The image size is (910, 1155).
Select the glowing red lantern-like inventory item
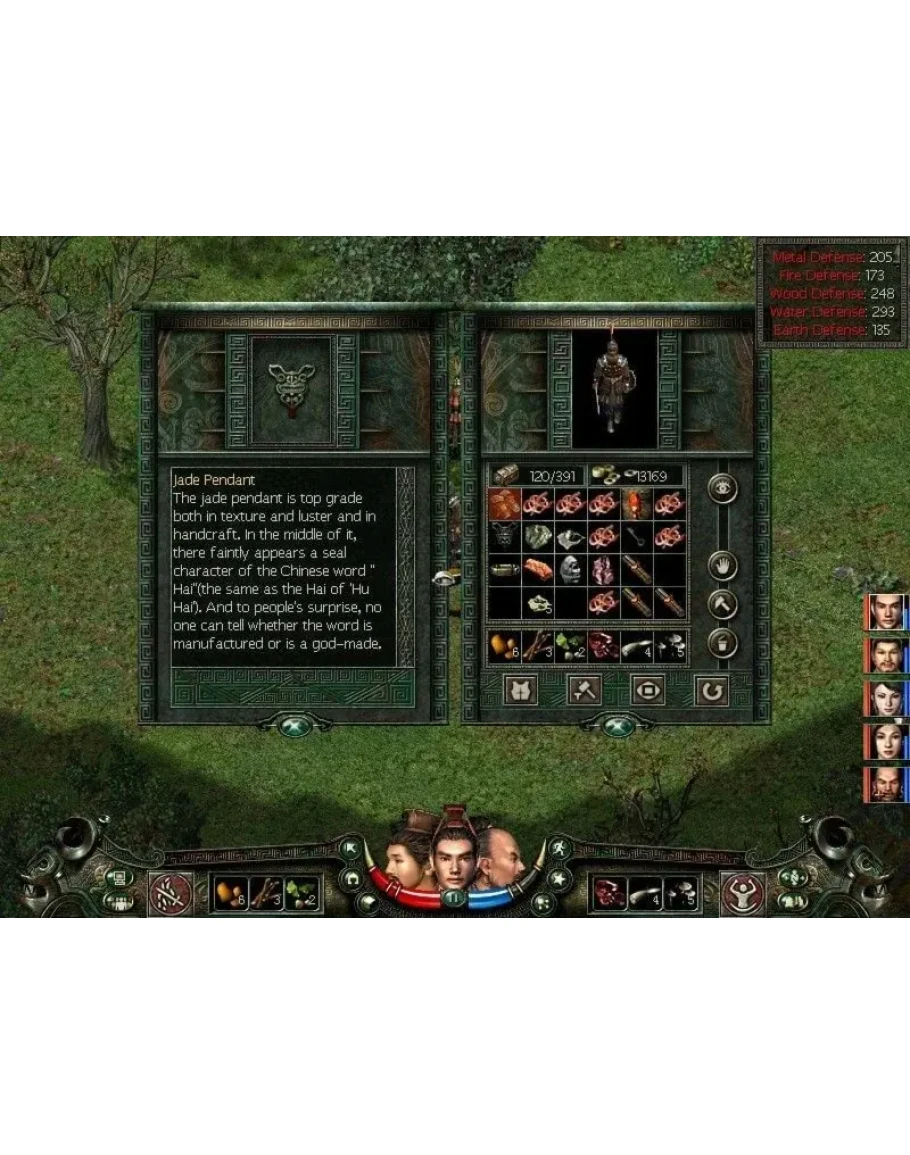click(x=636, y=504)
